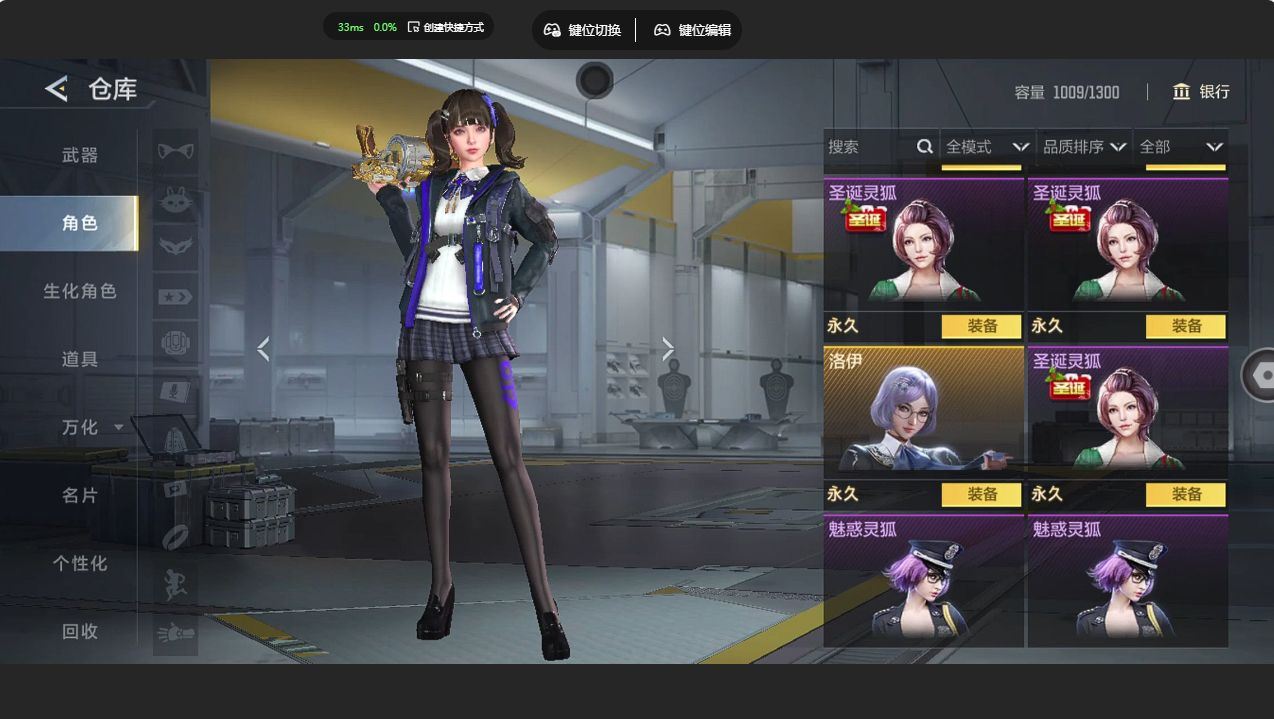Image resolution: width=1274 pixels, height=719 pixels.
Task: Go back using the arrow beside 仓库
Action: (56, 89)
